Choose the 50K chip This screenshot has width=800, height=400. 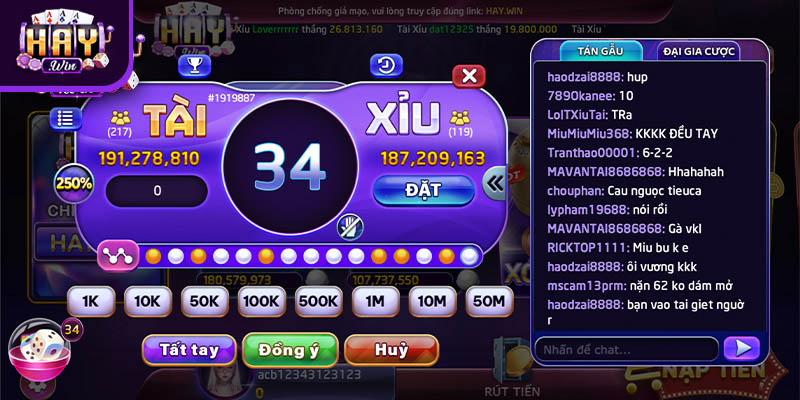[x=204, y=300]
